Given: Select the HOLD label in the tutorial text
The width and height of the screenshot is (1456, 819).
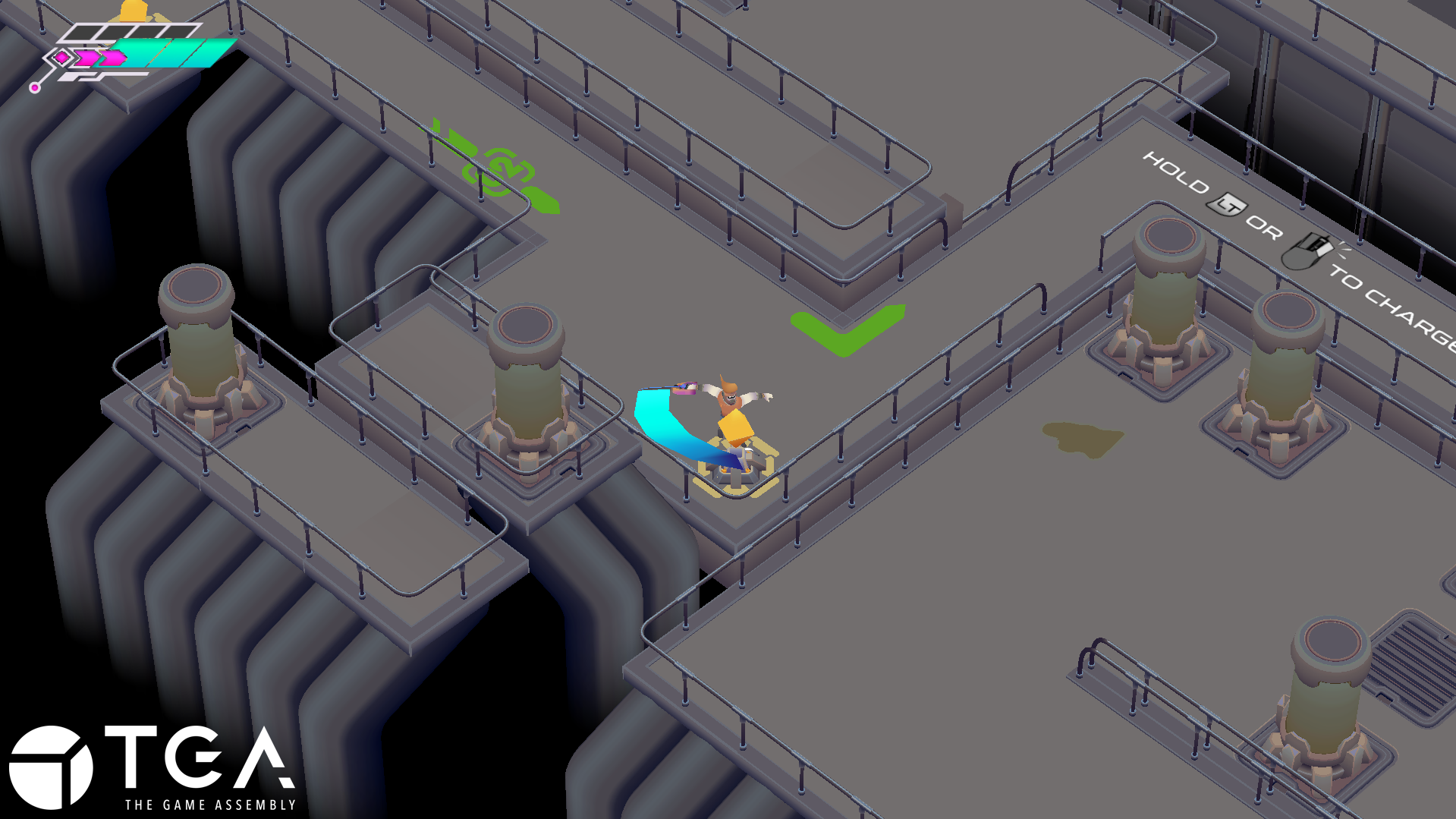Looking at the screenshot, I should (x=1175, y=170).
